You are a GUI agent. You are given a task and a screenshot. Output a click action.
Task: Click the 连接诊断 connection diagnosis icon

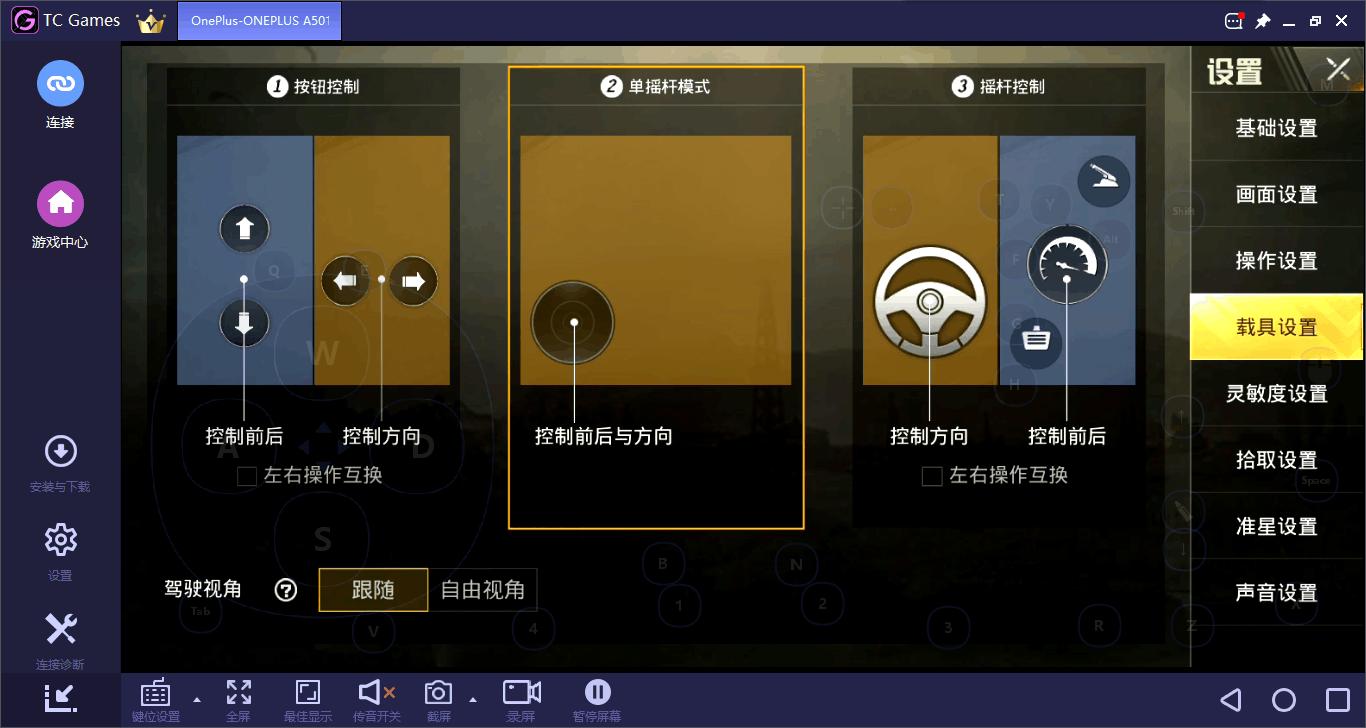pyautogui.click(x=60, y=628)
